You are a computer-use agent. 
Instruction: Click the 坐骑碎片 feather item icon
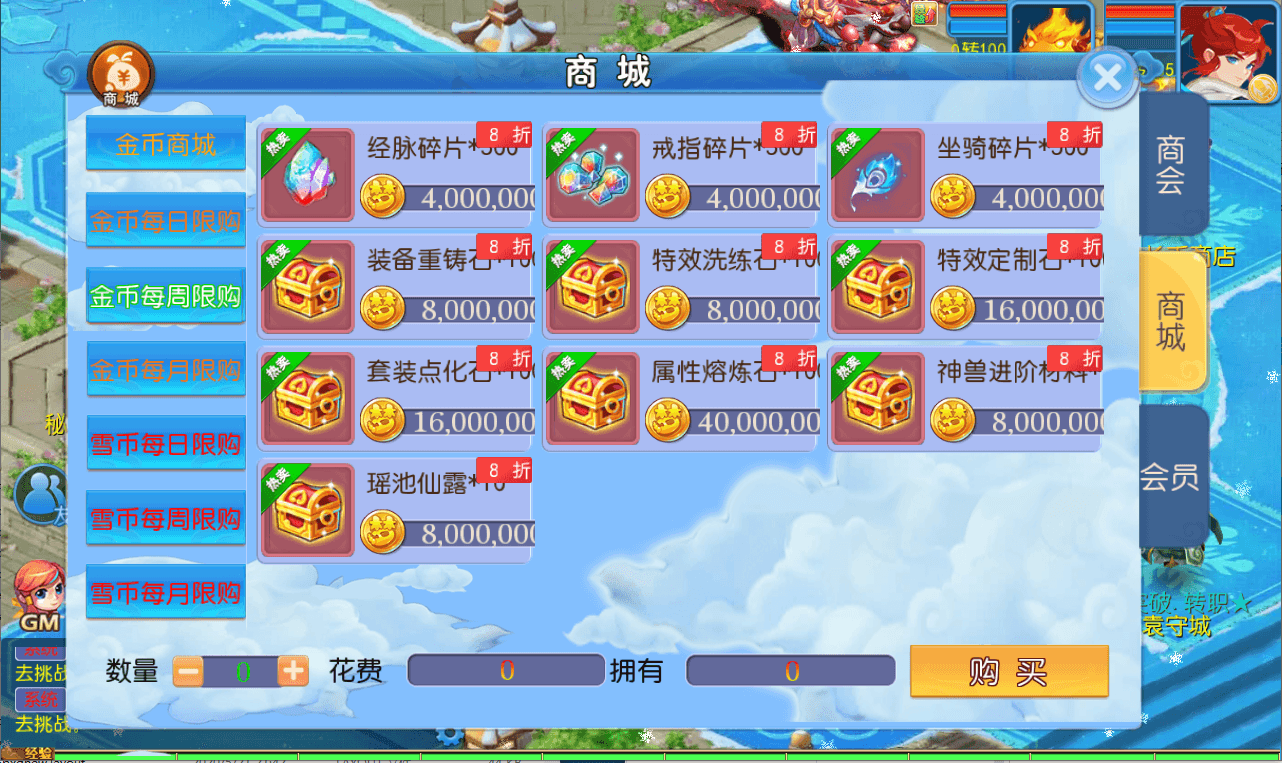tap(876, 172)
